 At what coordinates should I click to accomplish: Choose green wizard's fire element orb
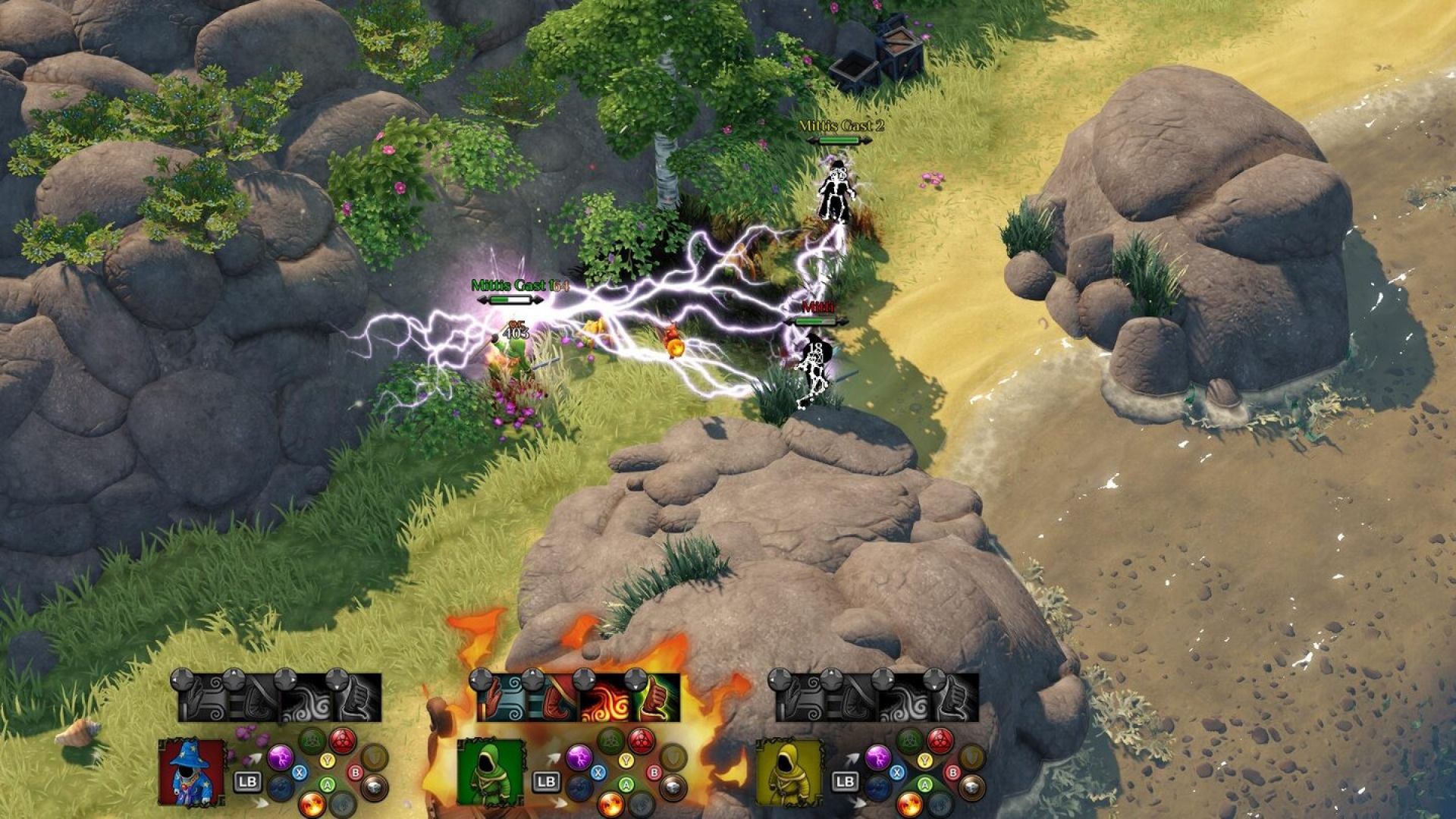point(610,803)
